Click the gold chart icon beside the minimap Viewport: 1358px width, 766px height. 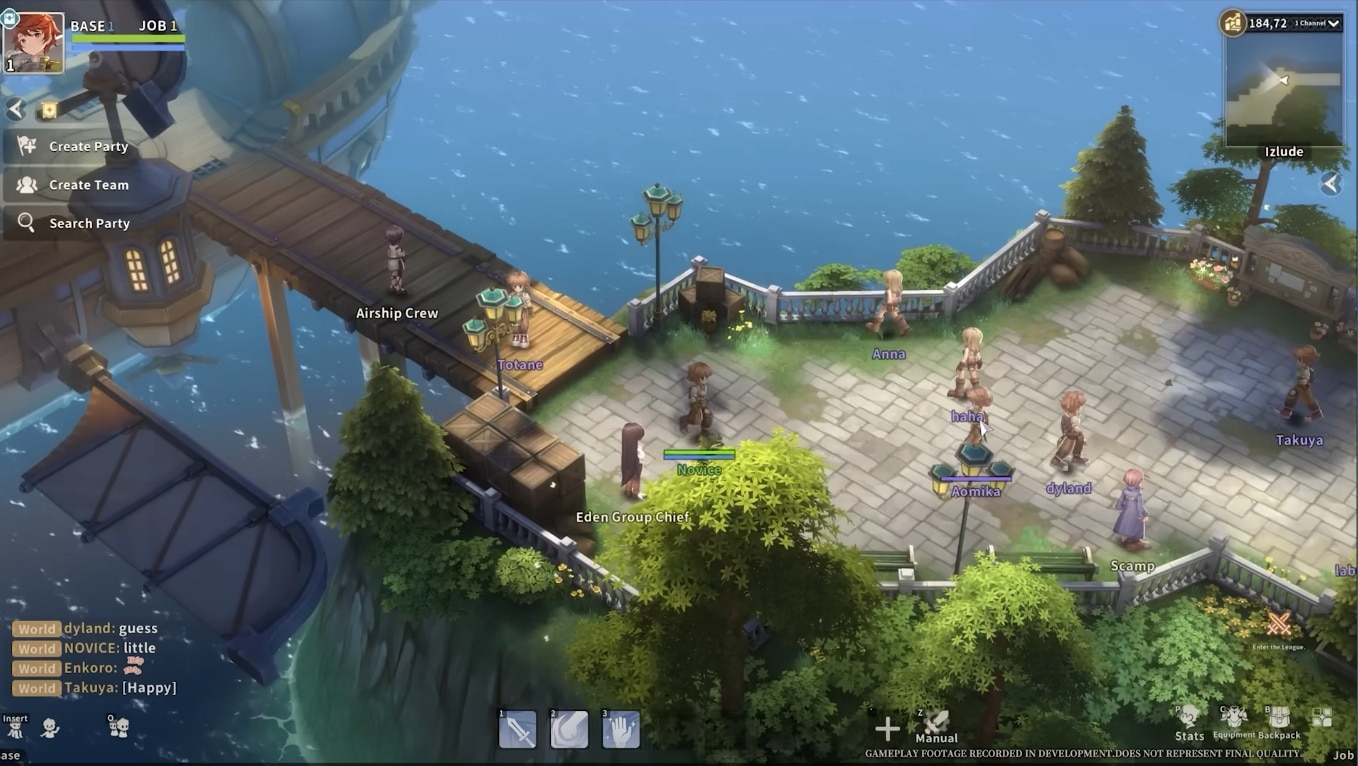point(1233,22)
